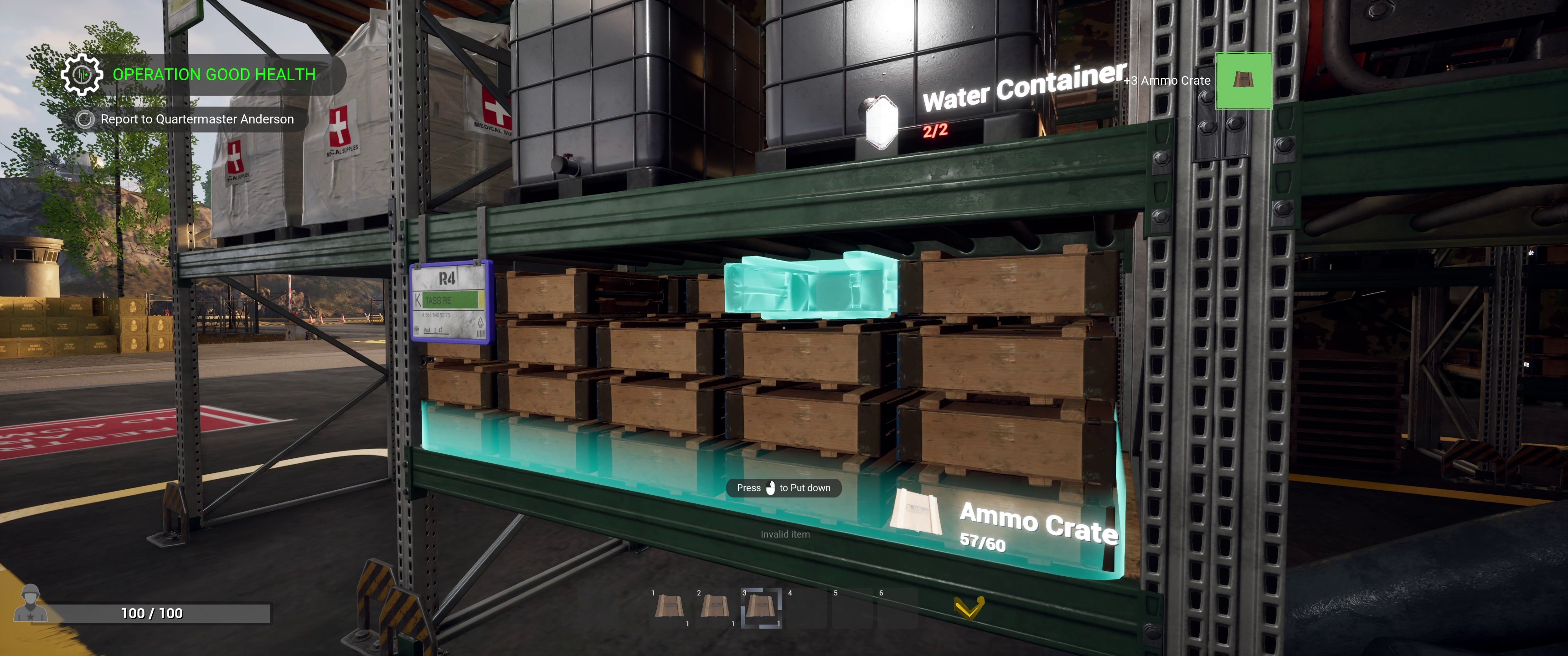Open the soldier portrait beside the health bar
The width and height of the screenshot is (1568, 656).
tap(30, 603)
